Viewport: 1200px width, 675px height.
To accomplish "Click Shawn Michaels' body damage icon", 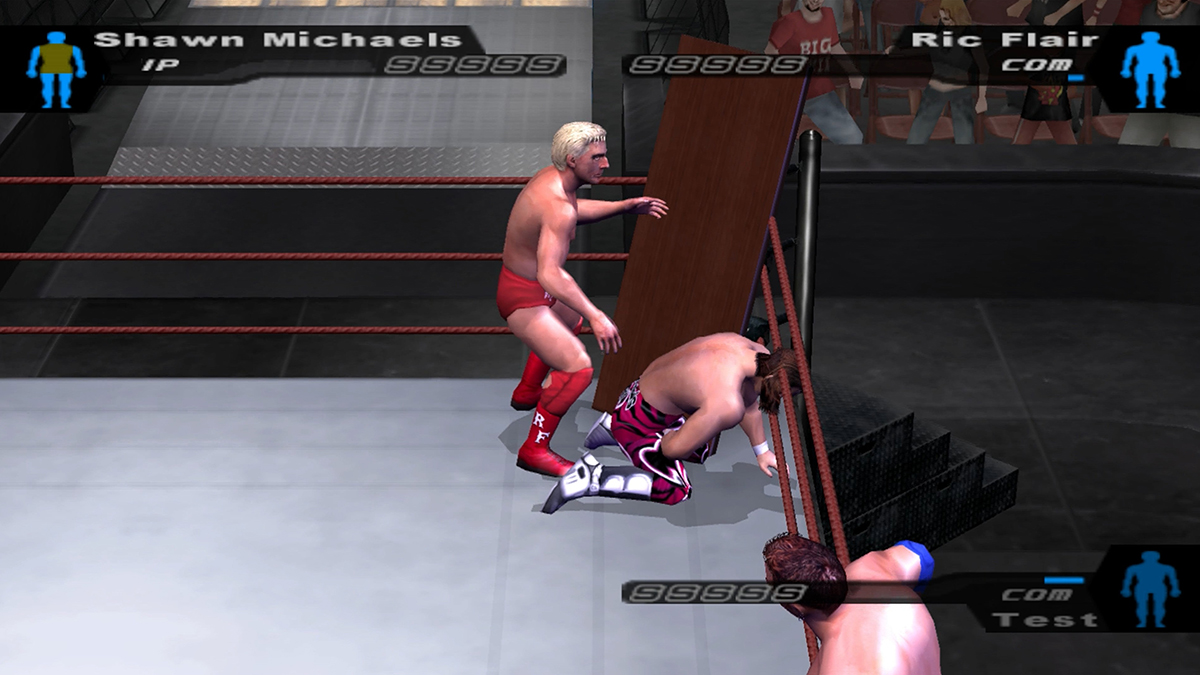I will 56,68.
